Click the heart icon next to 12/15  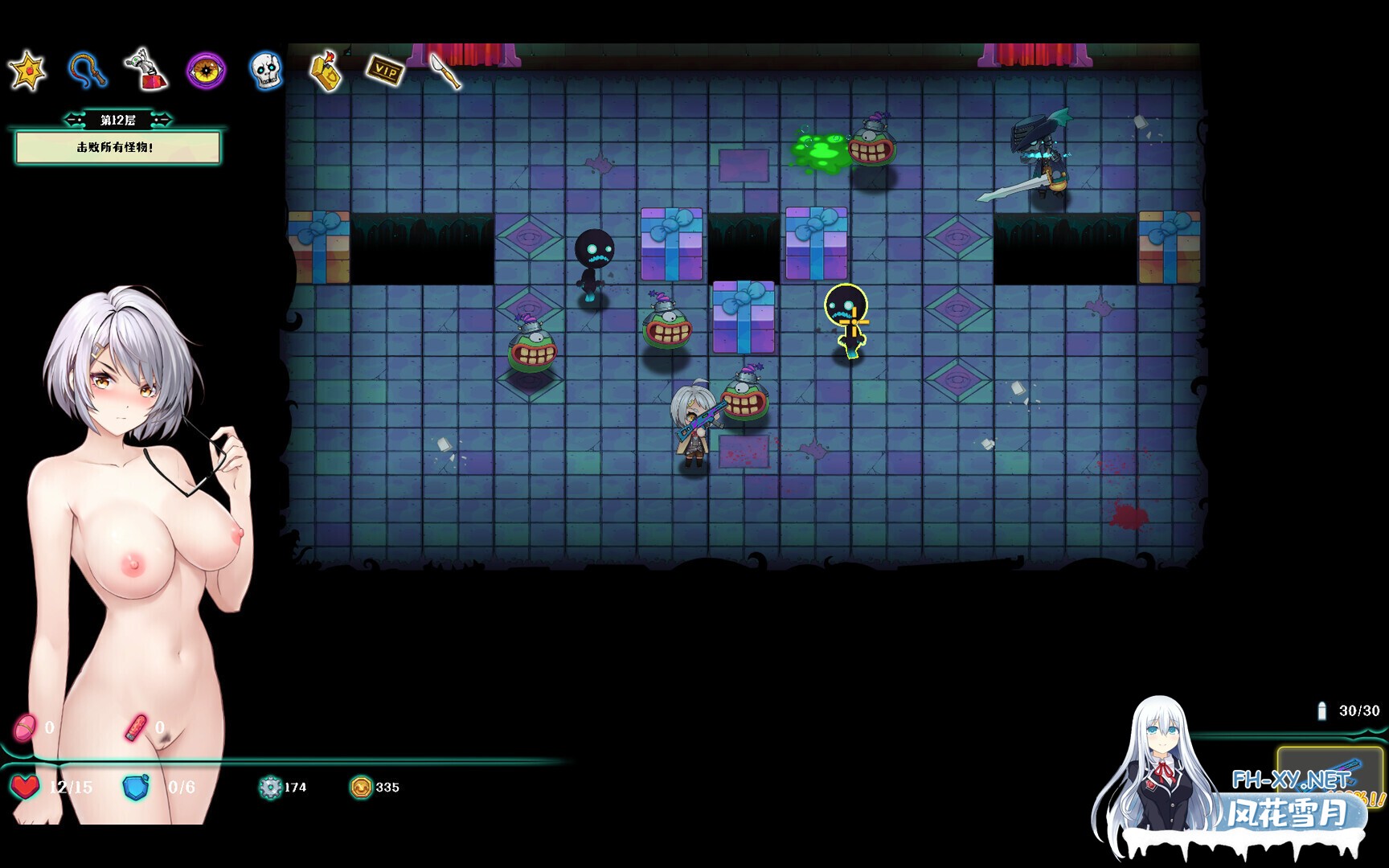(27, 788)
